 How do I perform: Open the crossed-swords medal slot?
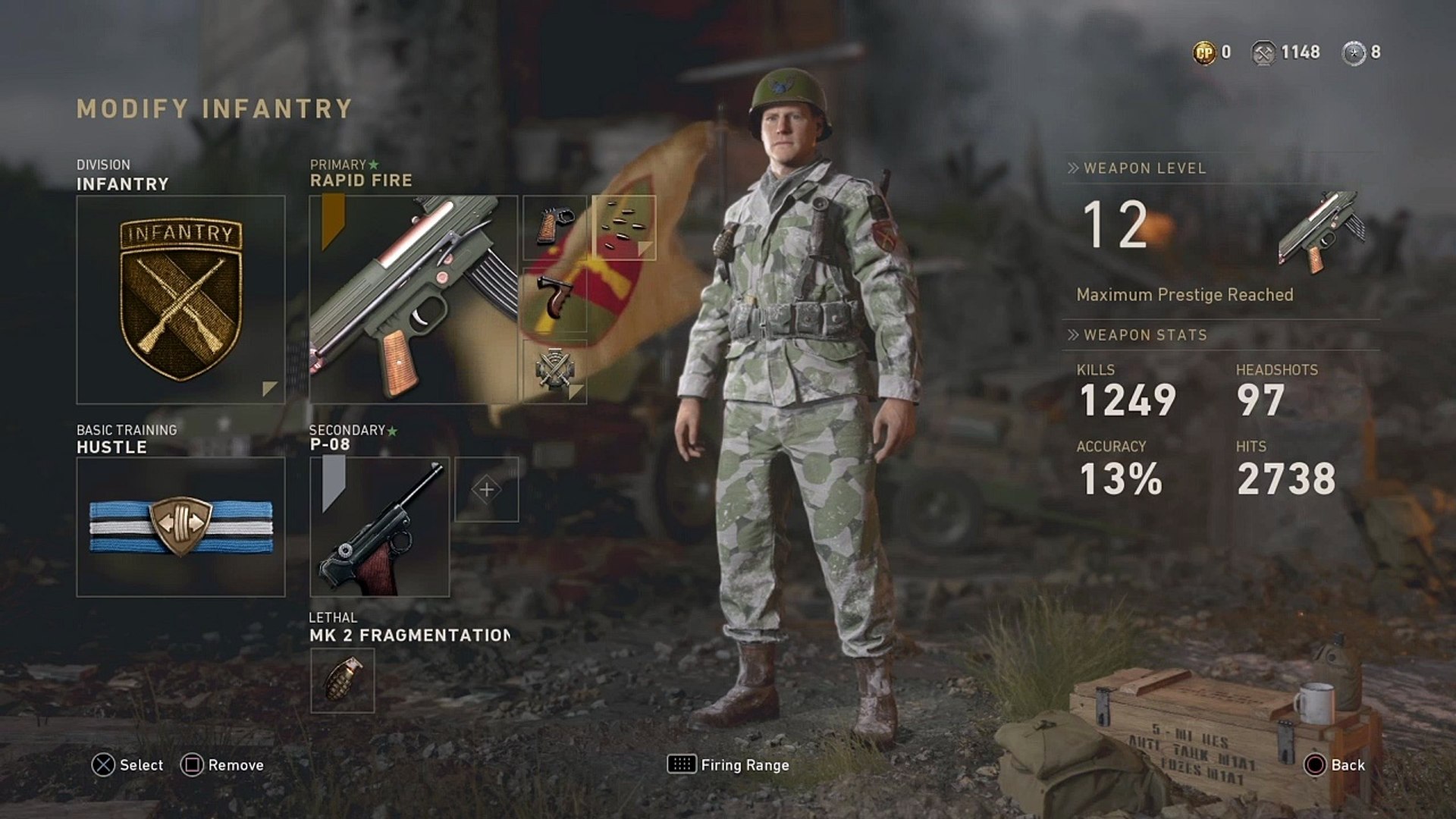pos(554,371)
